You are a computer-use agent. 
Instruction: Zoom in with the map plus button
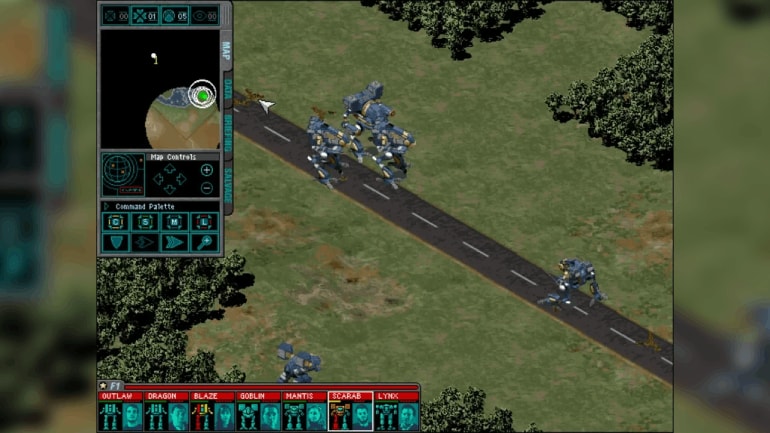207,170
